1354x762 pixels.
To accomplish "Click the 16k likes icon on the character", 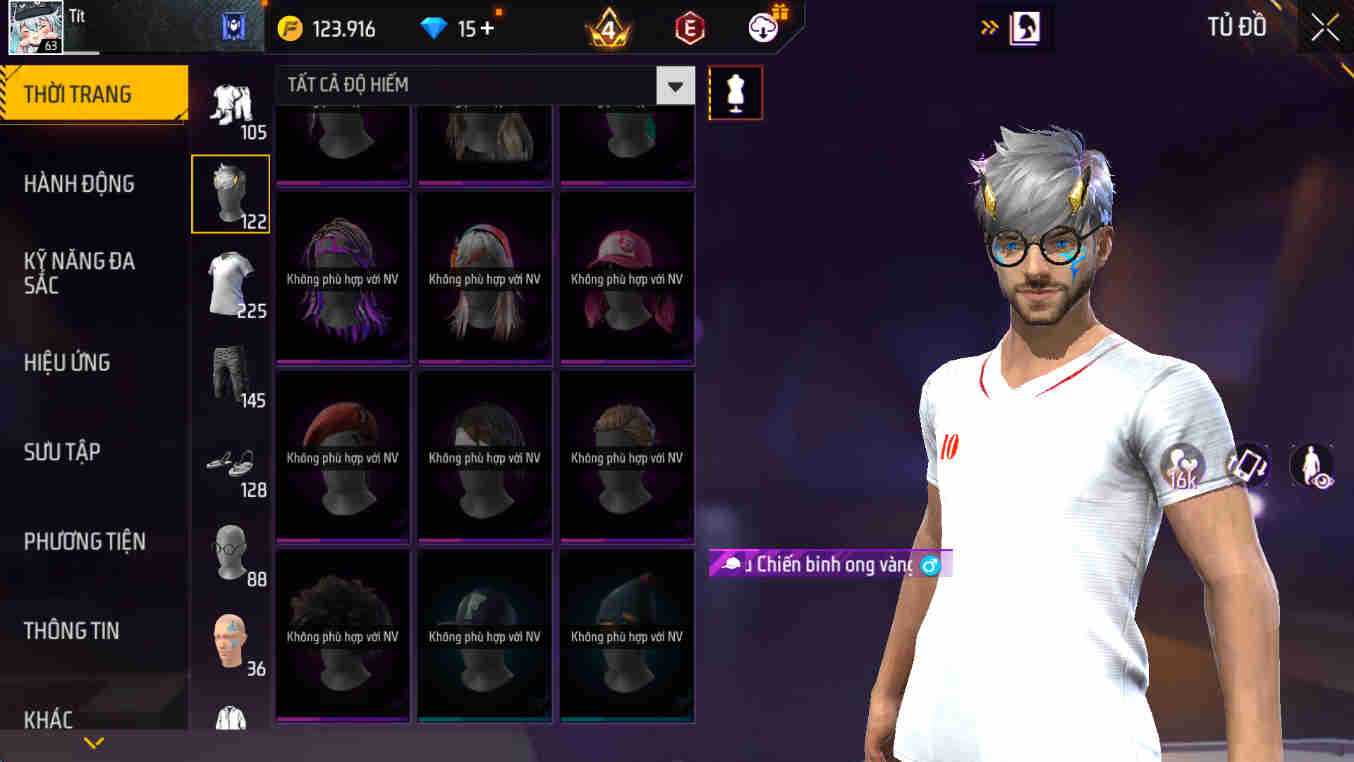I will pos(1184,465).
